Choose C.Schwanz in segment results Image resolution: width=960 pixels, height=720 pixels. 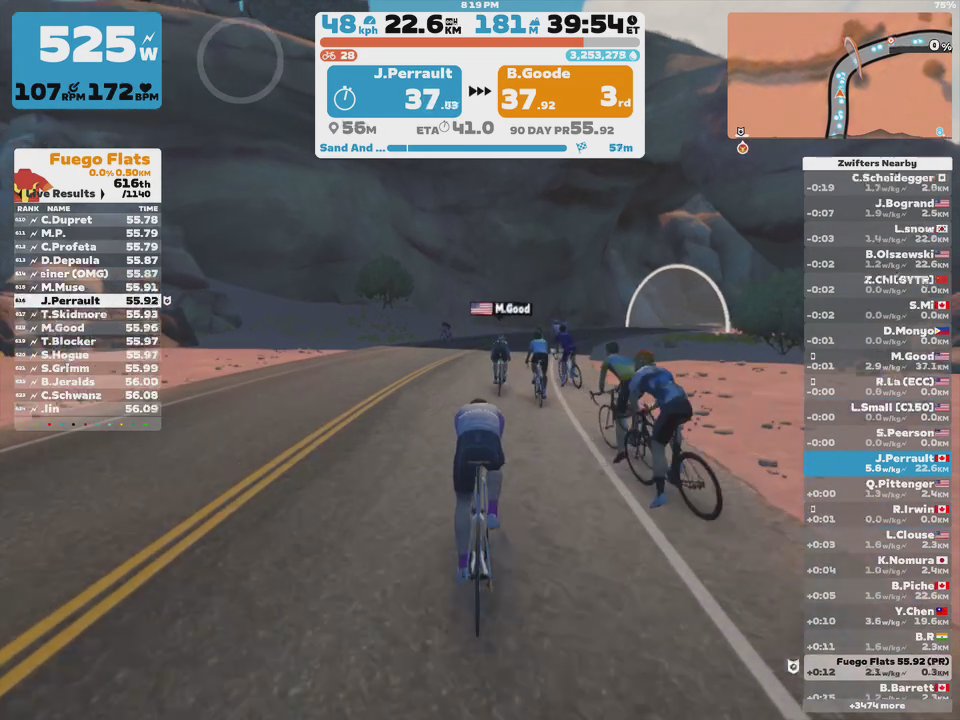87,395
